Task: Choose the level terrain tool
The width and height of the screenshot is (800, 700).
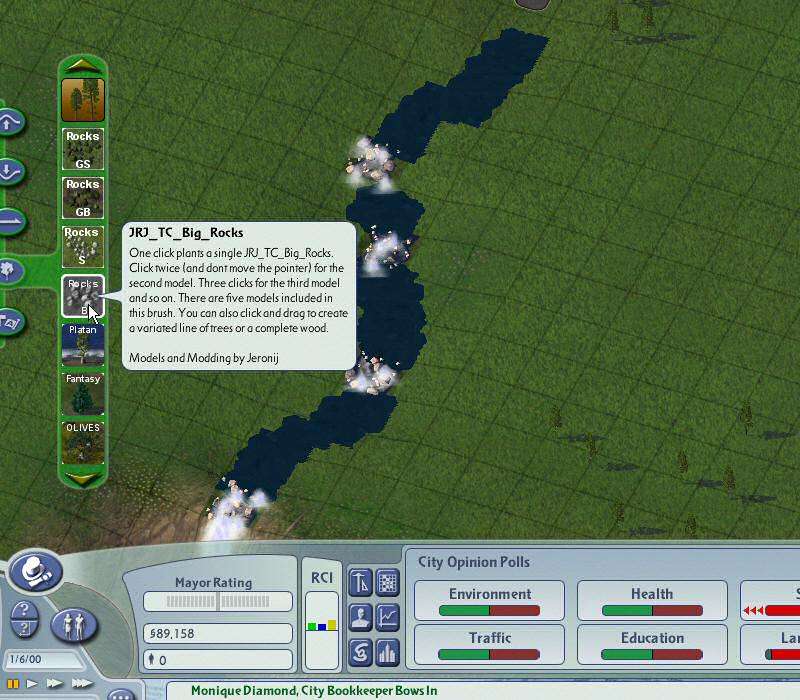Action: 9,220
